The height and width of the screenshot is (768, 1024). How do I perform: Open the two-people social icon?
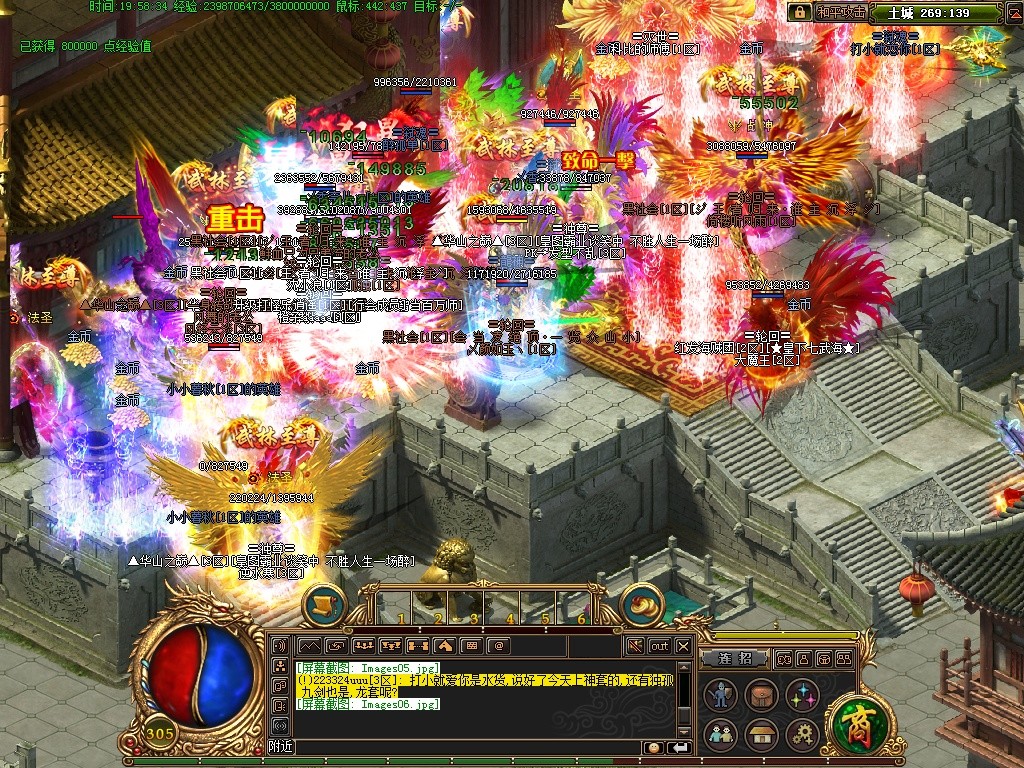(x=720, y=735)
